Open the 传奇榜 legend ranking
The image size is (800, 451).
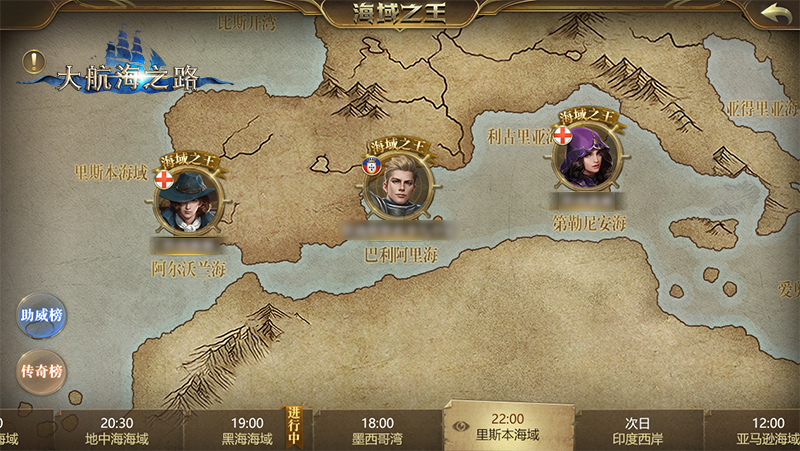(x=41, y=371)
